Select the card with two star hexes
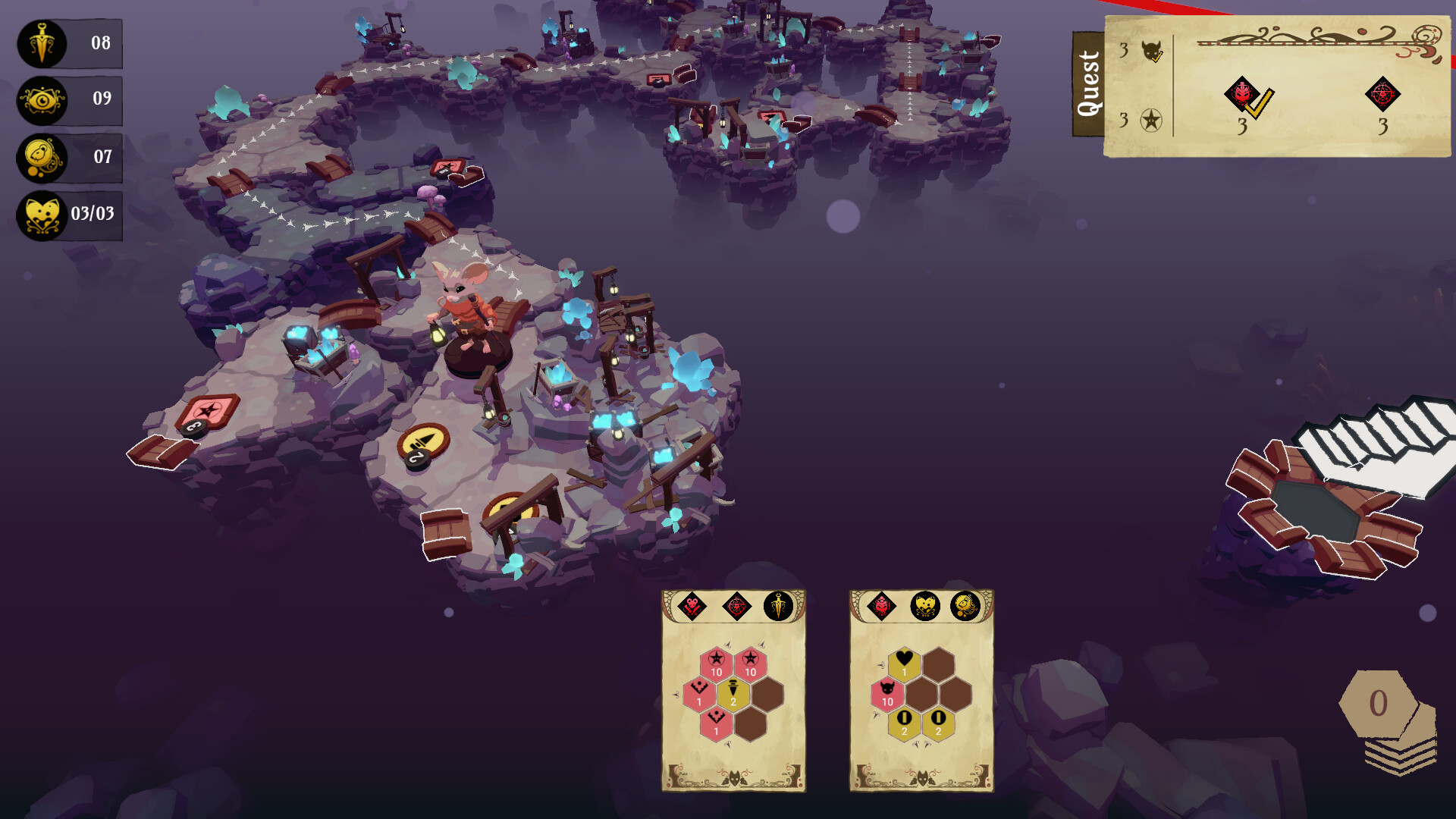This screenshot has width=1456, height=819. pyautogui.click(x=733, y=691)
